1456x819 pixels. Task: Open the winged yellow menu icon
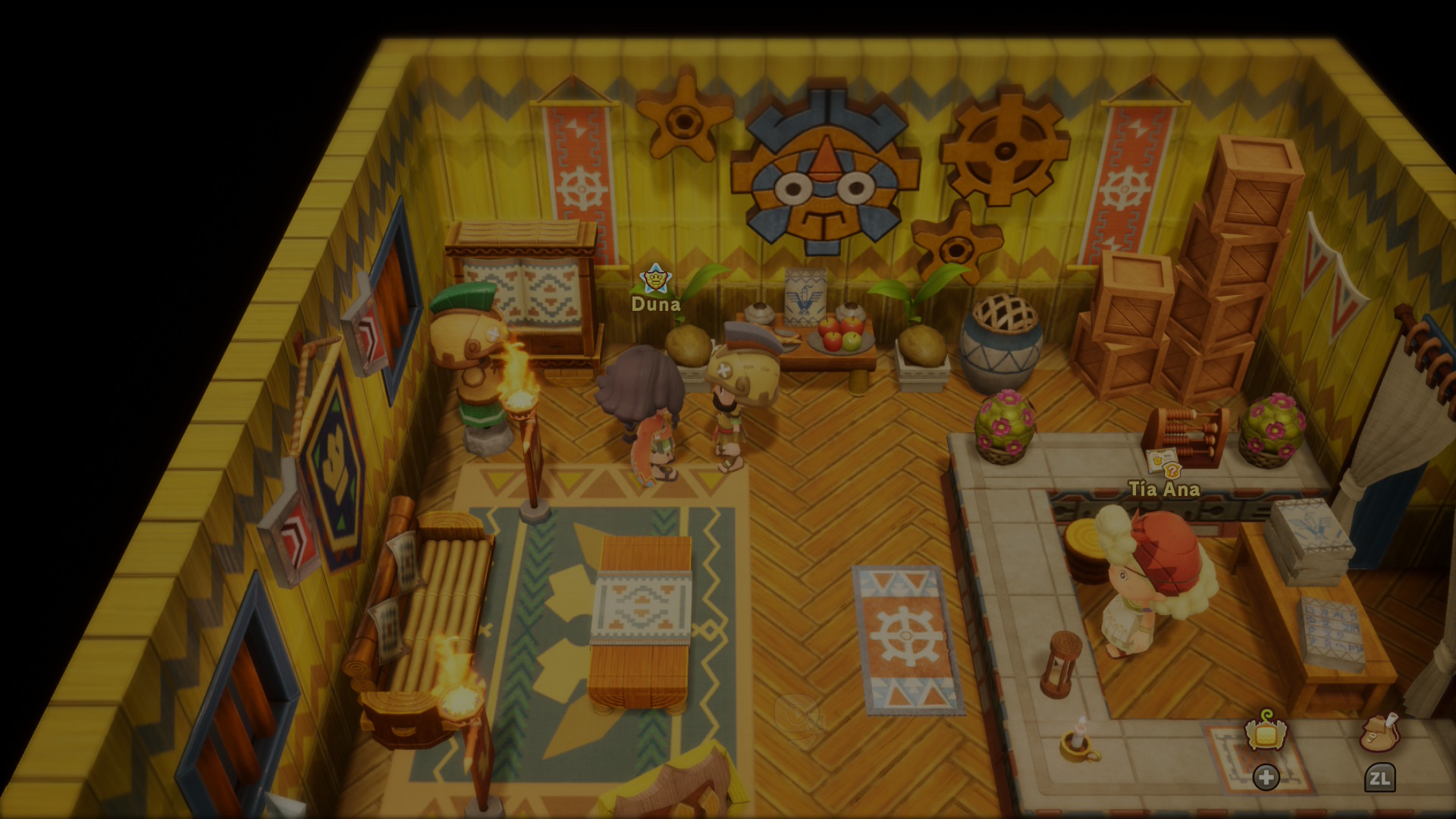[1266, 733]
